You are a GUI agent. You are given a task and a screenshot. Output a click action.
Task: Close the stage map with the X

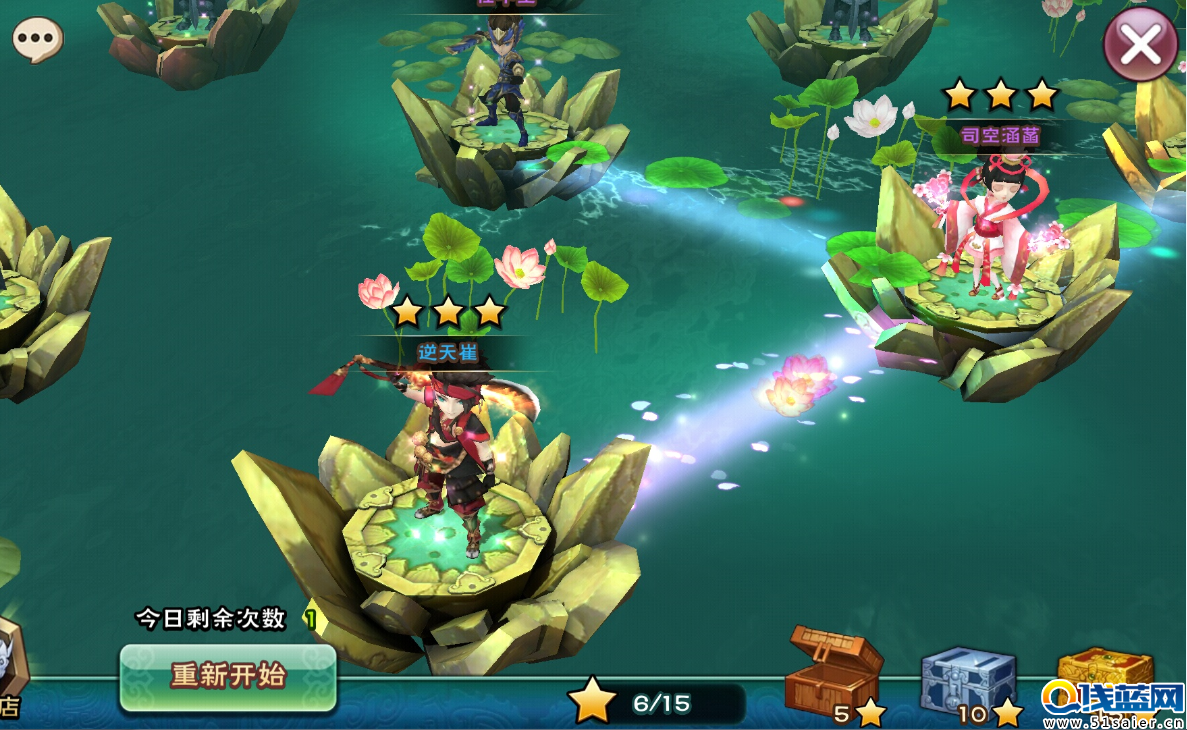point(1140,44)
